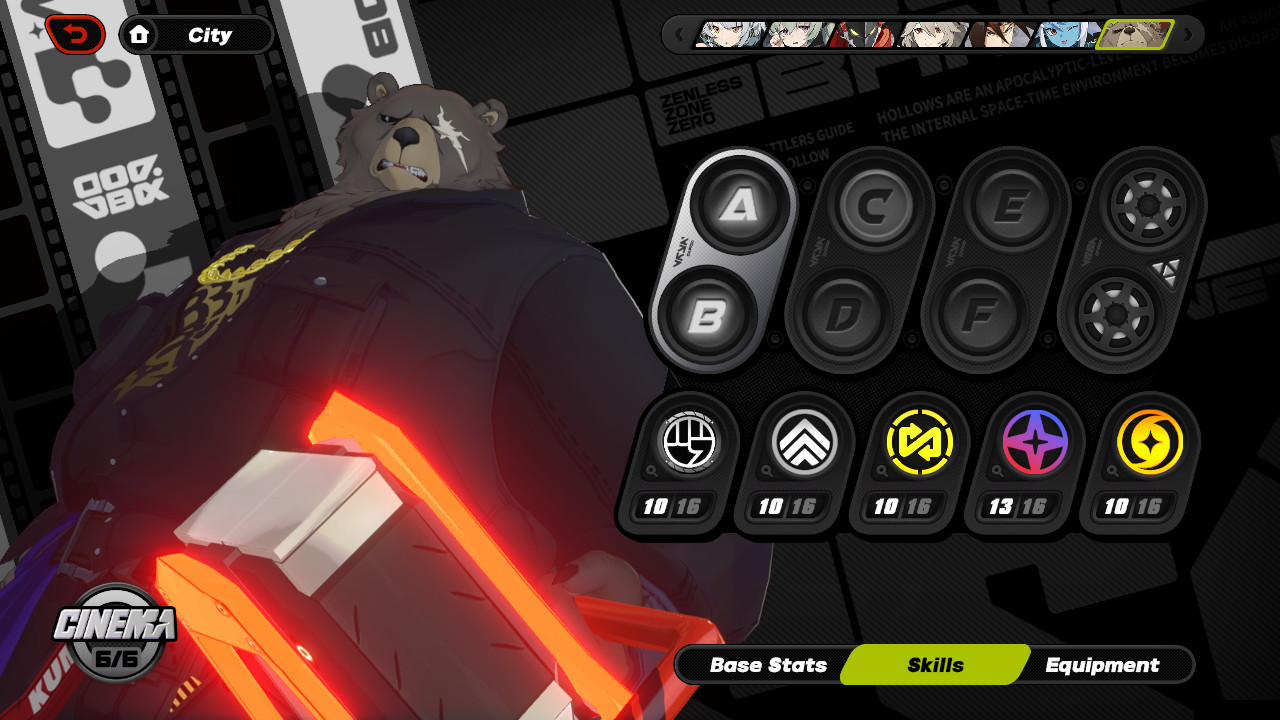Click the magnifier on the Basic Attack skill
Image resolution: width=1280 pixels, height=720 pixels.
(x=652, y=472)
